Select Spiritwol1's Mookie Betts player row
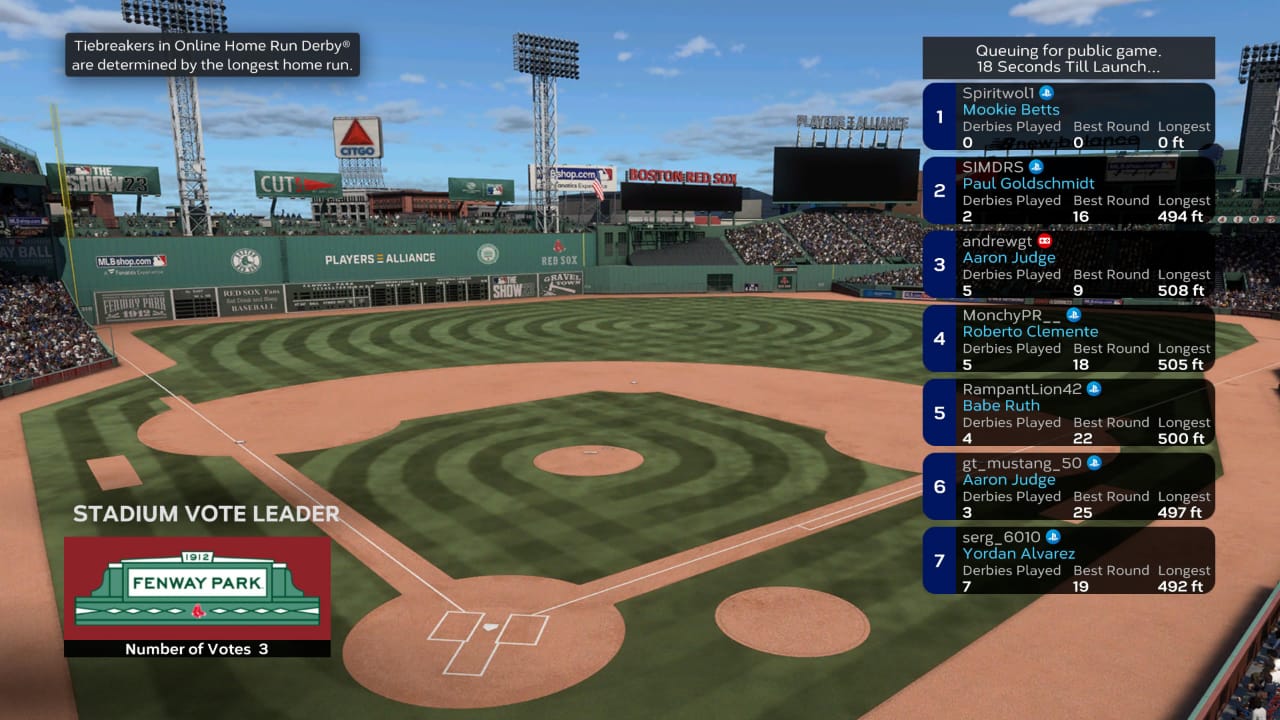 (1068, 117)
